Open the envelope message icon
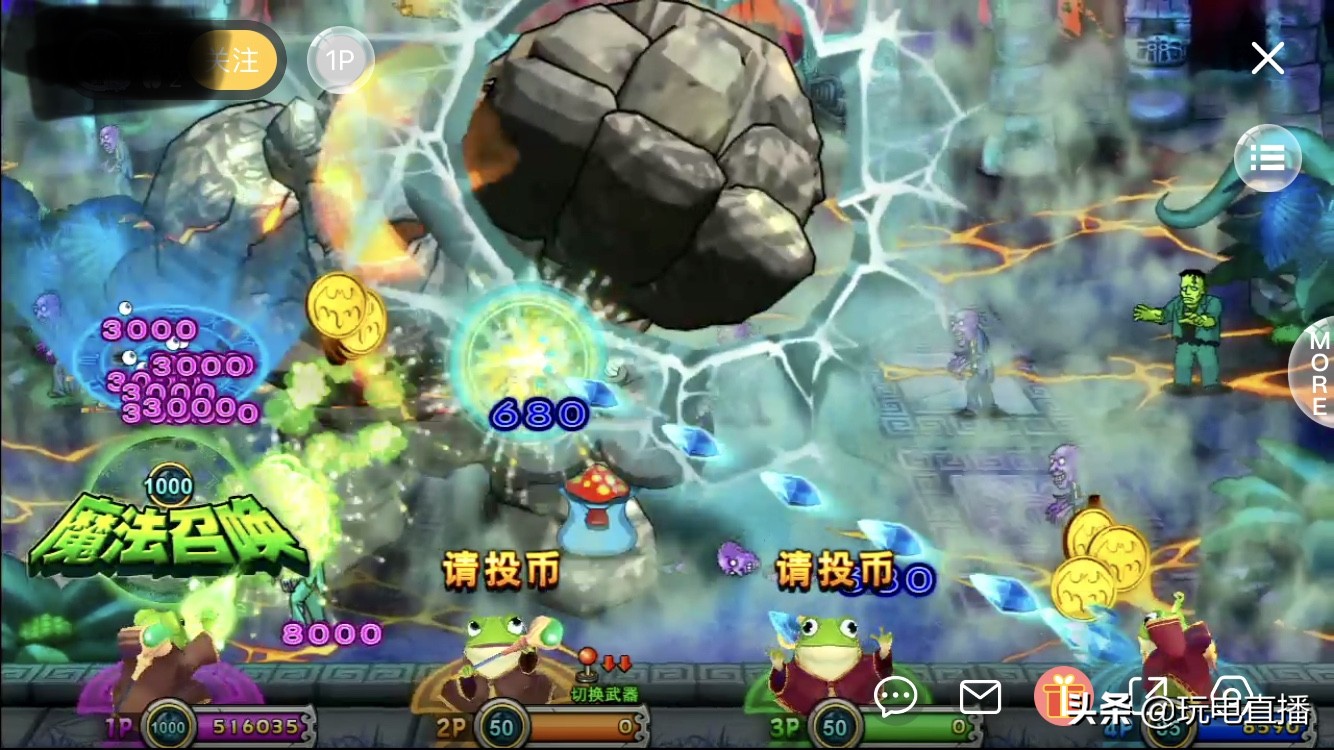 point(981,696)
